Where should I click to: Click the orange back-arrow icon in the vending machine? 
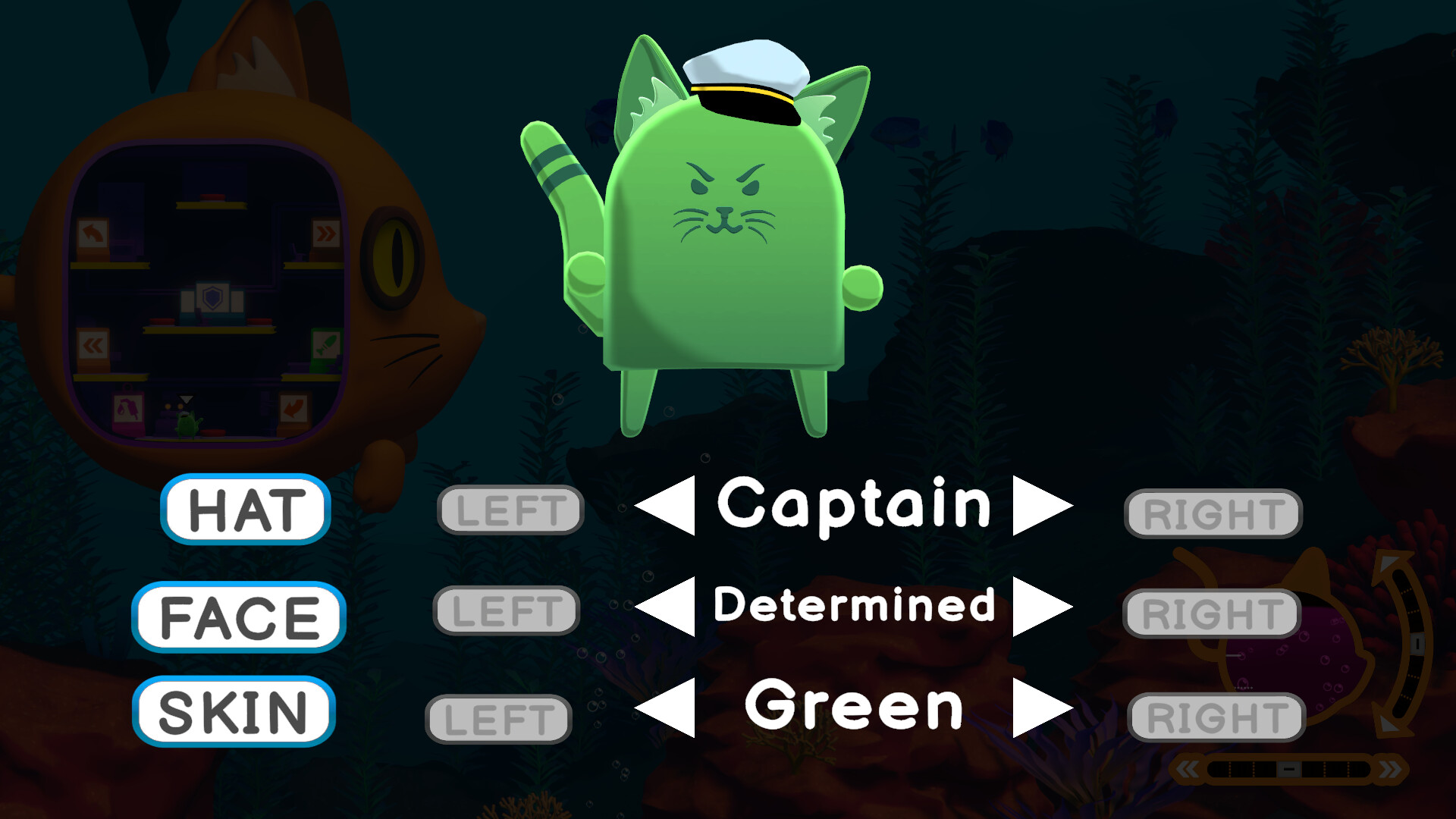(92, 233)
